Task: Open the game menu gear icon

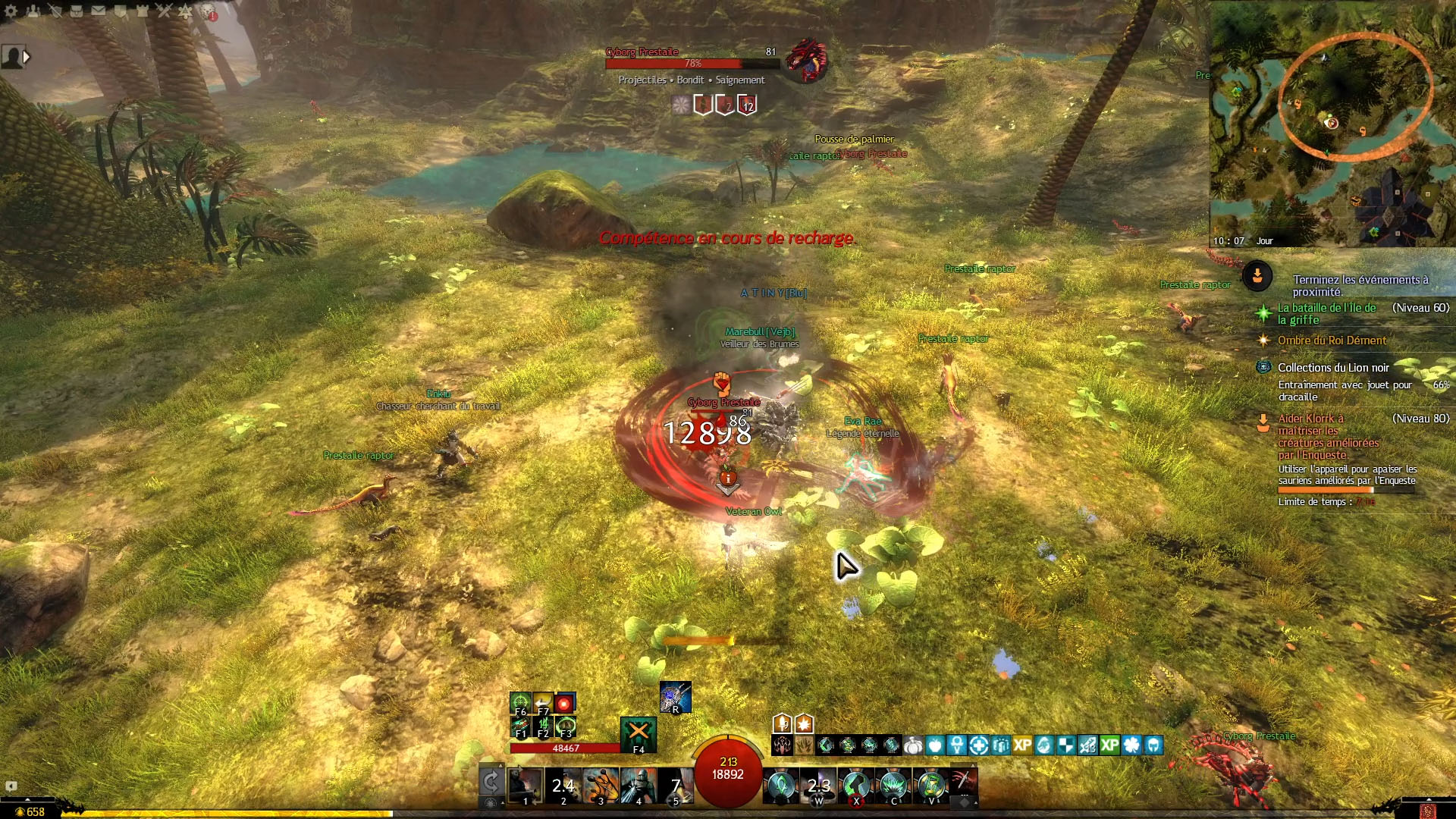Action: (x=11, y=11)
